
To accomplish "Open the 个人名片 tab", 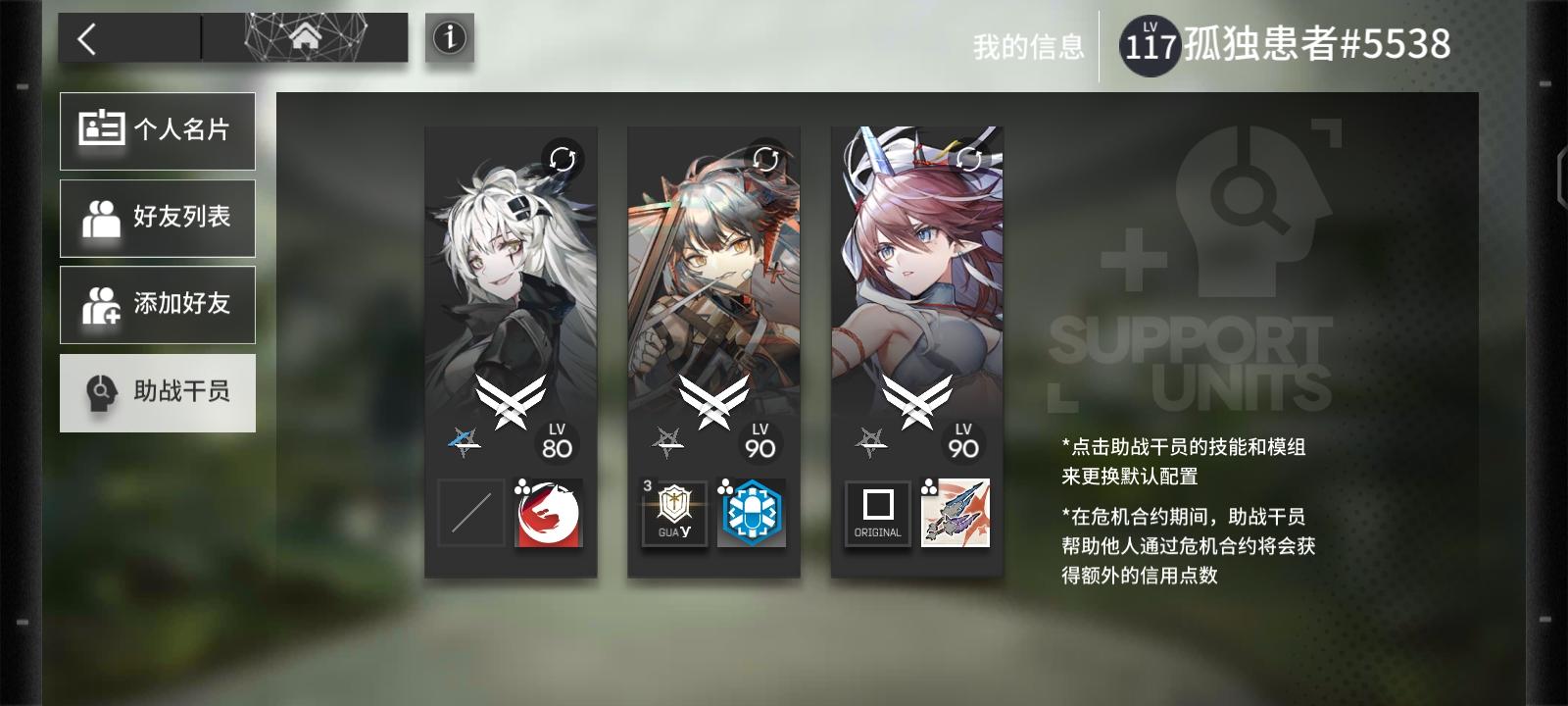I will 157,130.
